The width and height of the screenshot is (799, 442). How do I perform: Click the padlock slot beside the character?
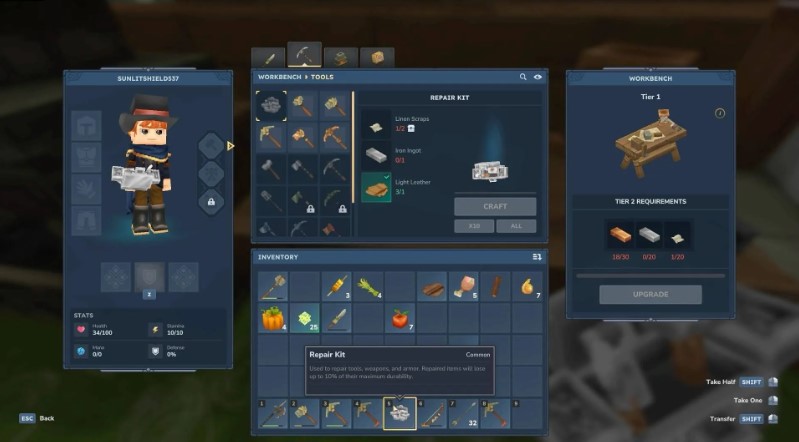pyautogui.click(x=211, y=201)
